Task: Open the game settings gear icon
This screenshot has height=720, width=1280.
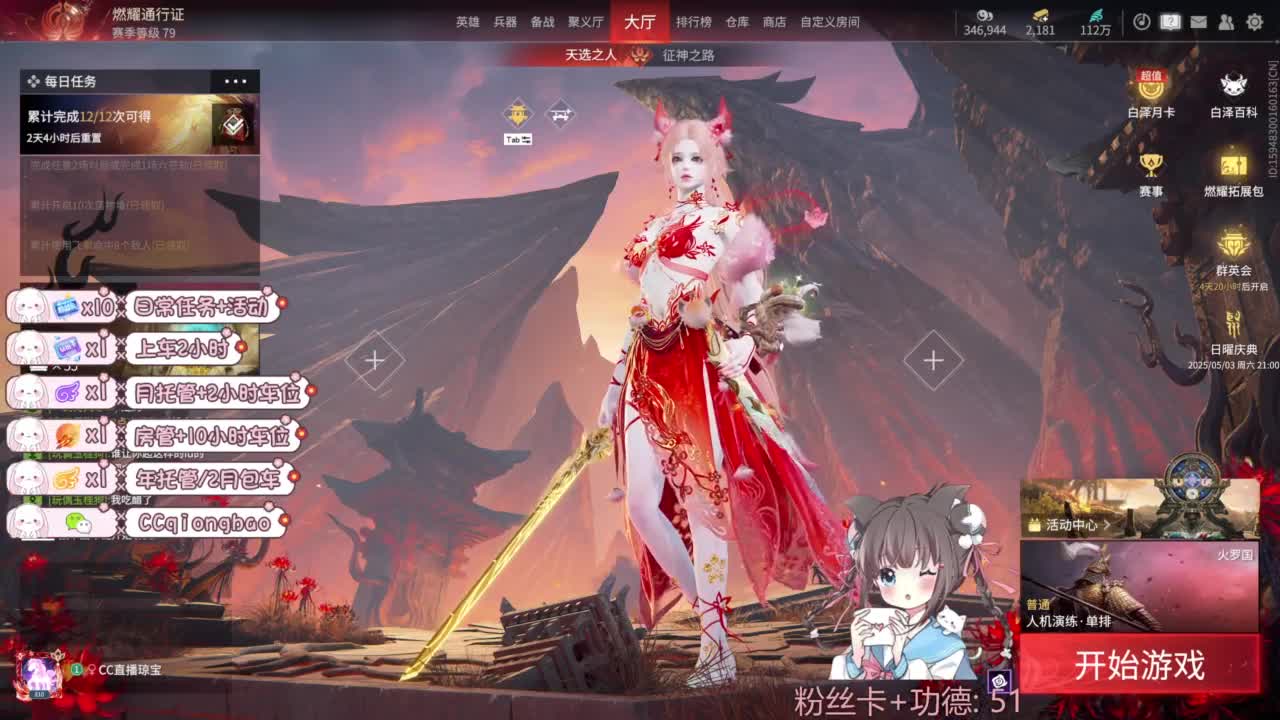Action: coord(1253,21)
